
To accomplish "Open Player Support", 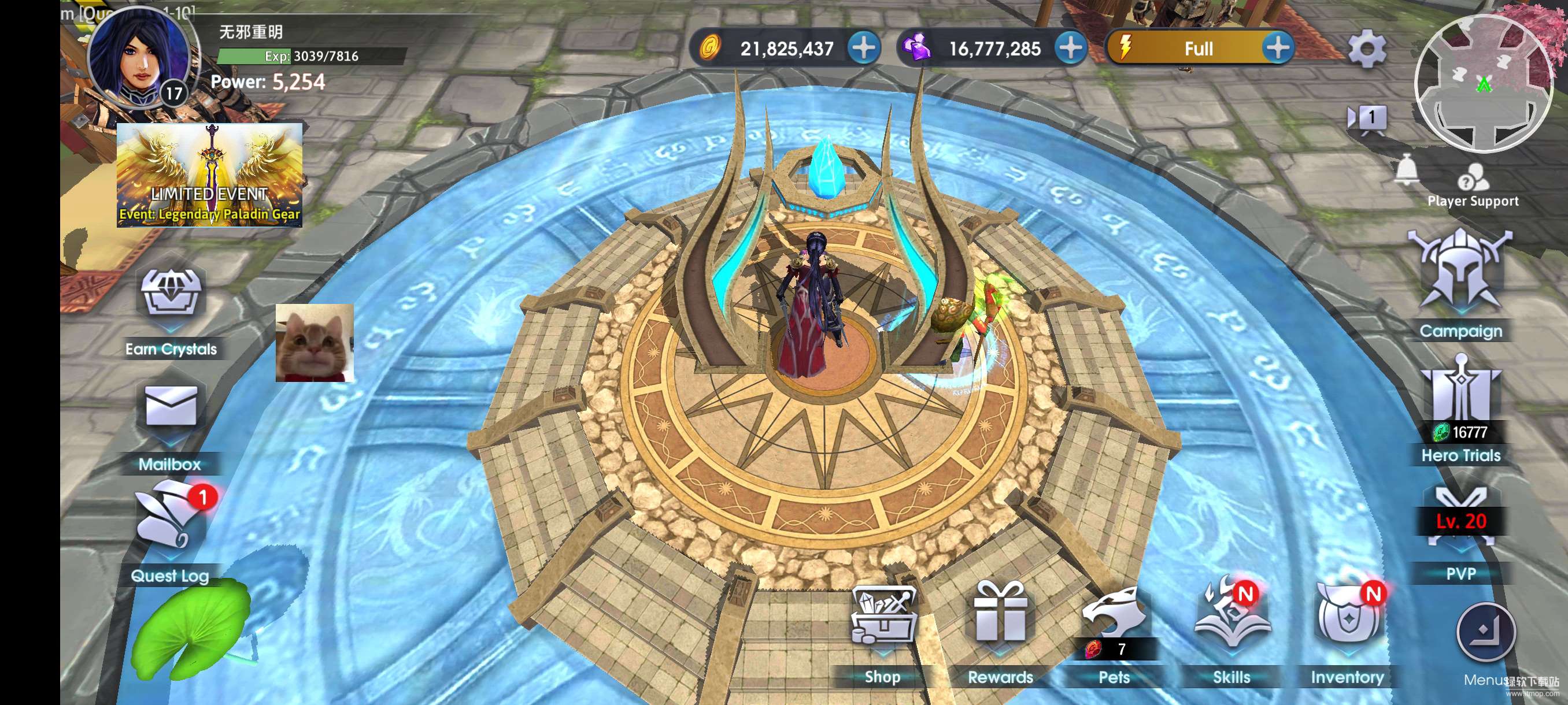I will 1473,184.
